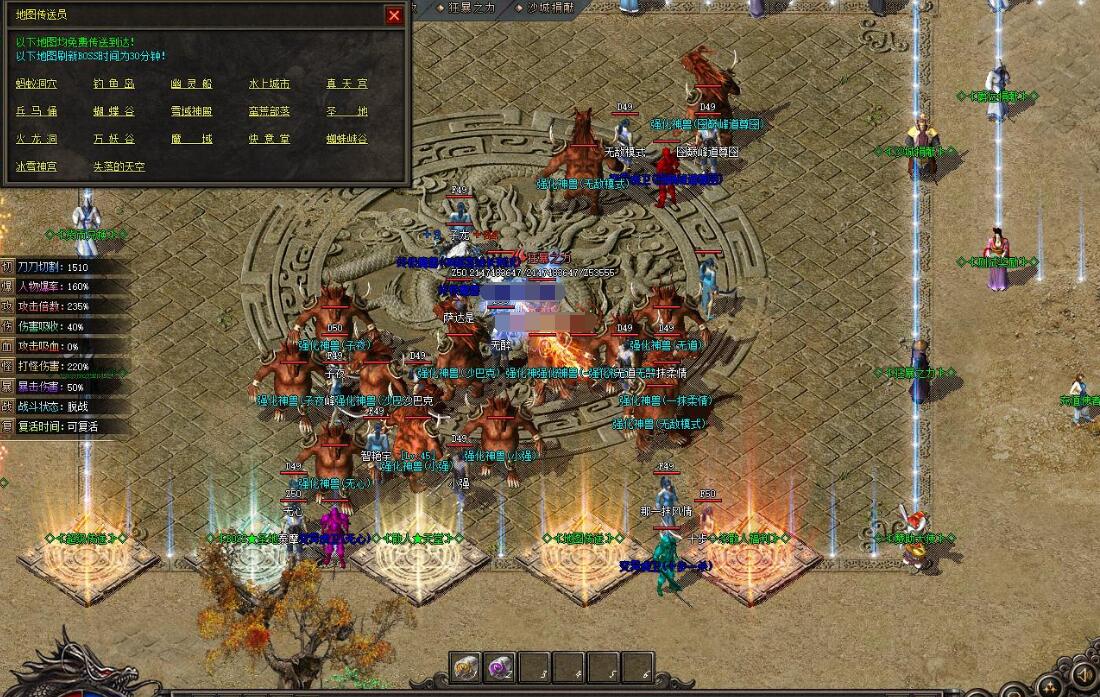This screenshot has width=1100, height=697.
Task: Select the 雪域神殿 map link
Action: click(191, 112)
